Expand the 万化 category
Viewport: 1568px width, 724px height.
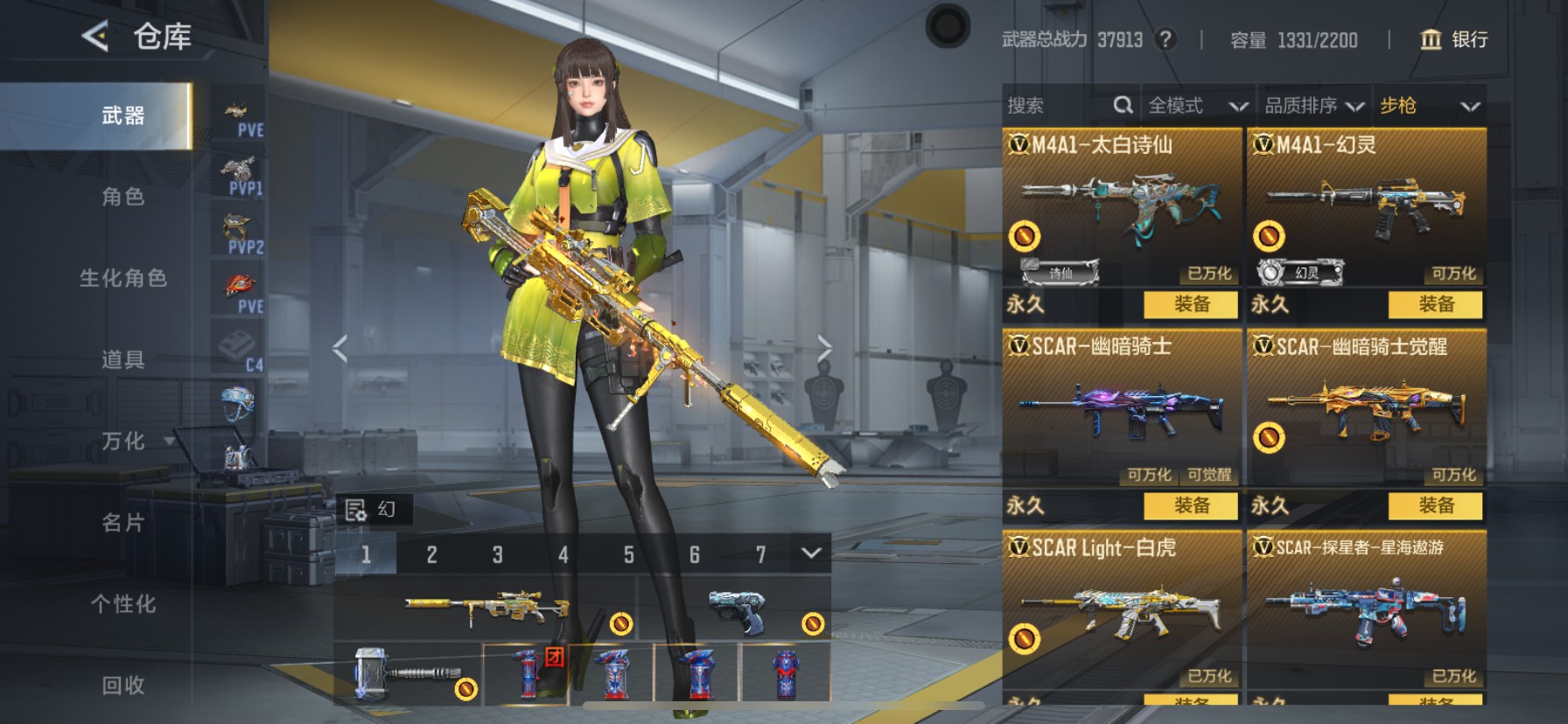(x=124, y=441)
